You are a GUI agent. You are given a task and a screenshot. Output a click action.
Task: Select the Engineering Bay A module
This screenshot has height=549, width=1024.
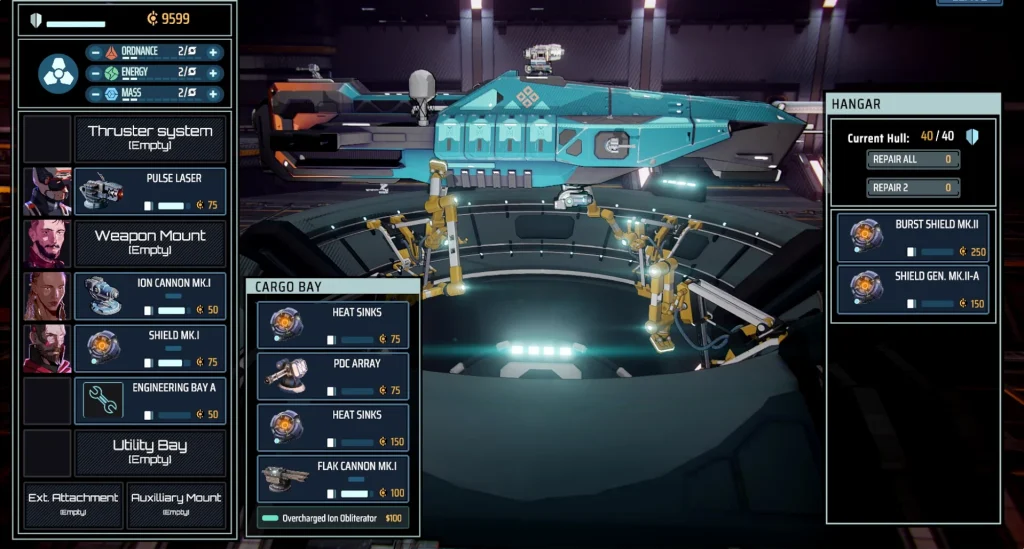coord(150,400)
